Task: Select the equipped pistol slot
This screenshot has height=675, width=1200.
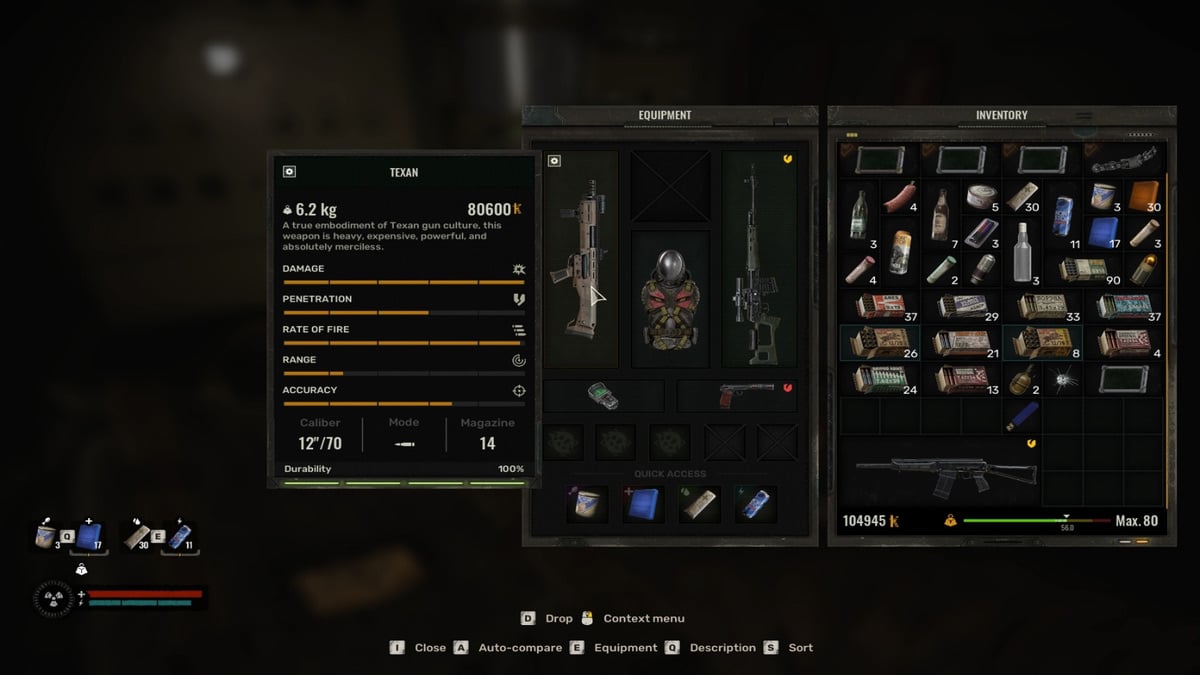Action: tap(737, 395)
